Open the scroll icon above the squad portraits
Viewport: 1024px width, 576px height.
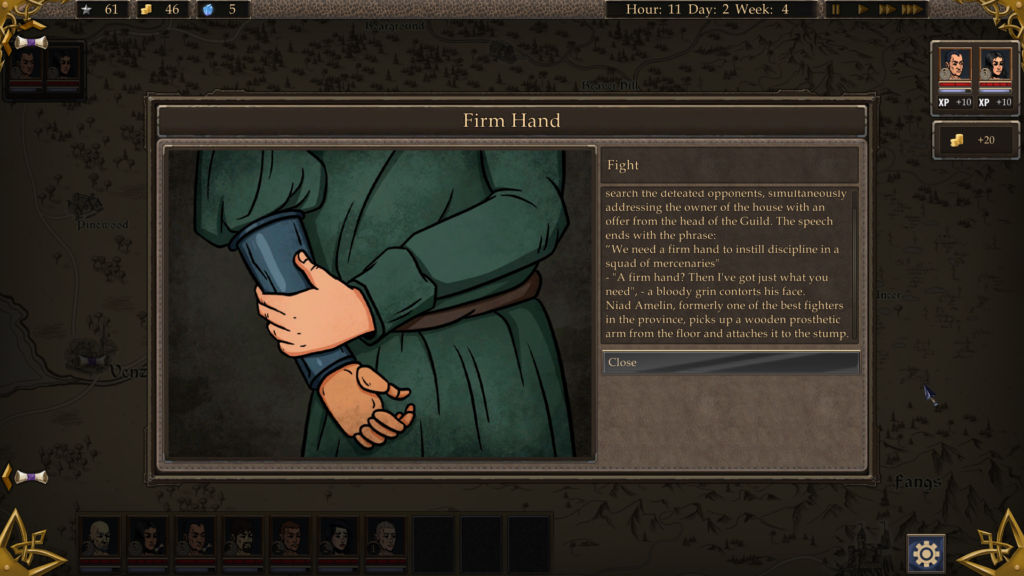pos(31,43)
